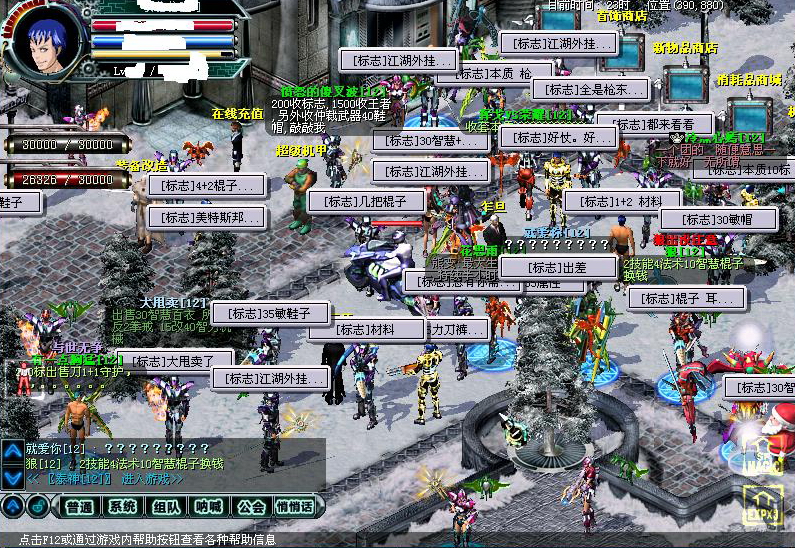This screenshot has height=548, width=795.
Task: Open the 系统 chat channel
Action: pos(122,507)
